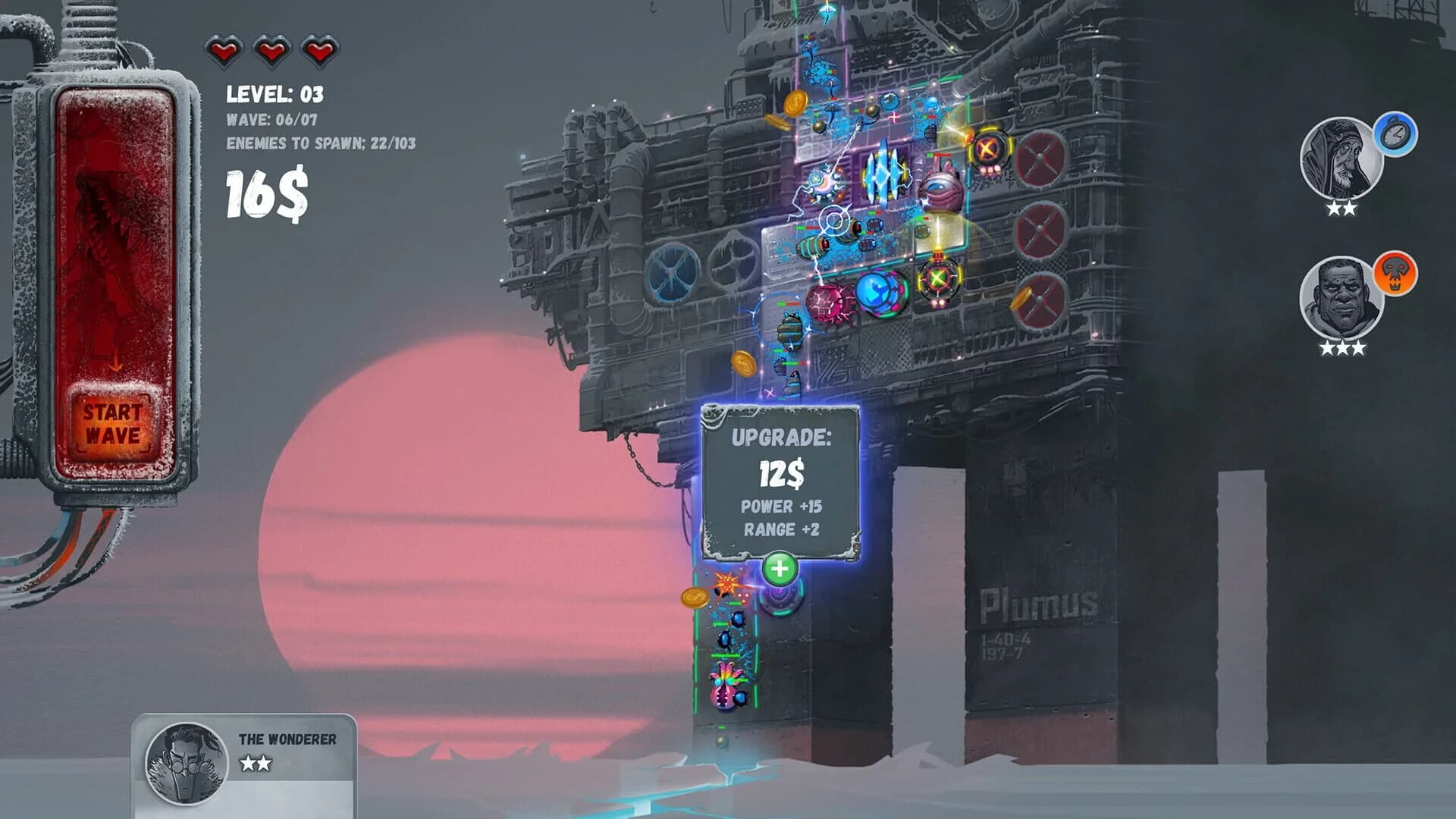
Task: Click the 16$ money counter
Action: (265, 193)
